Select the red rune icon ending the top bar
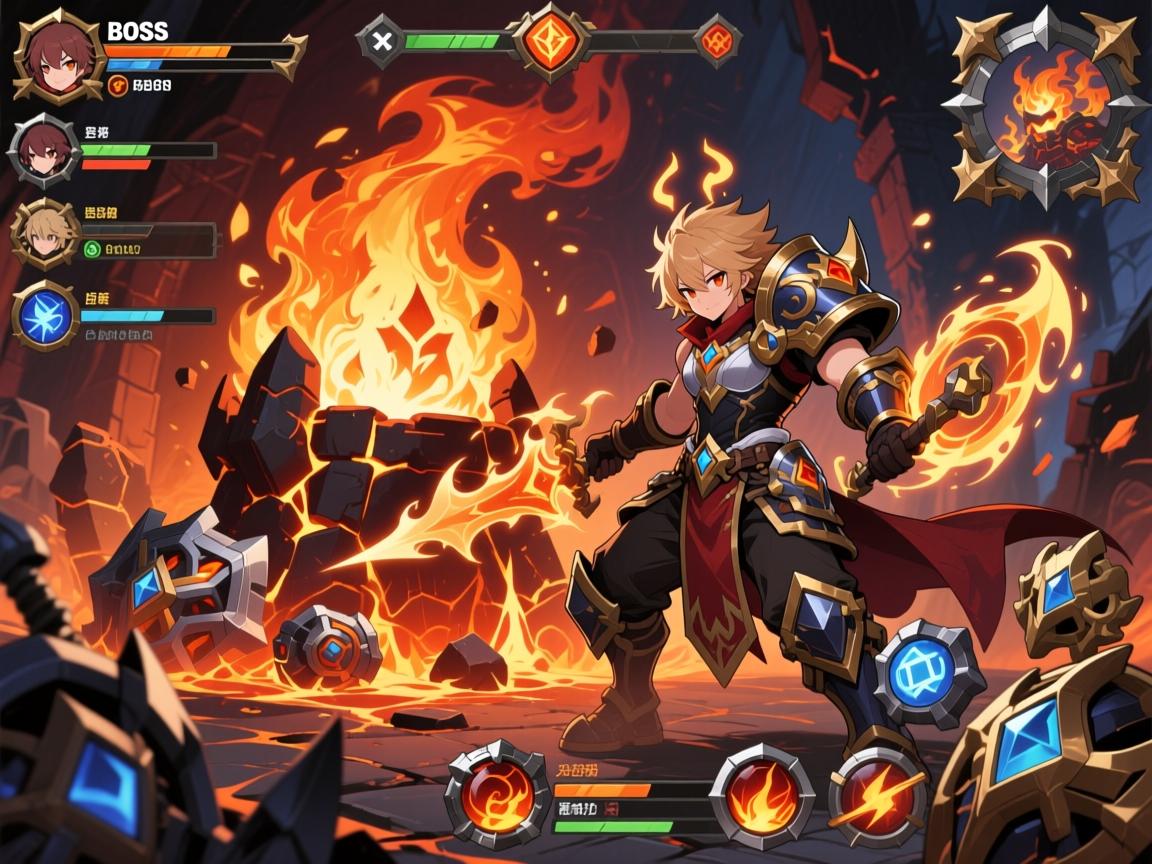 point(717,41)
